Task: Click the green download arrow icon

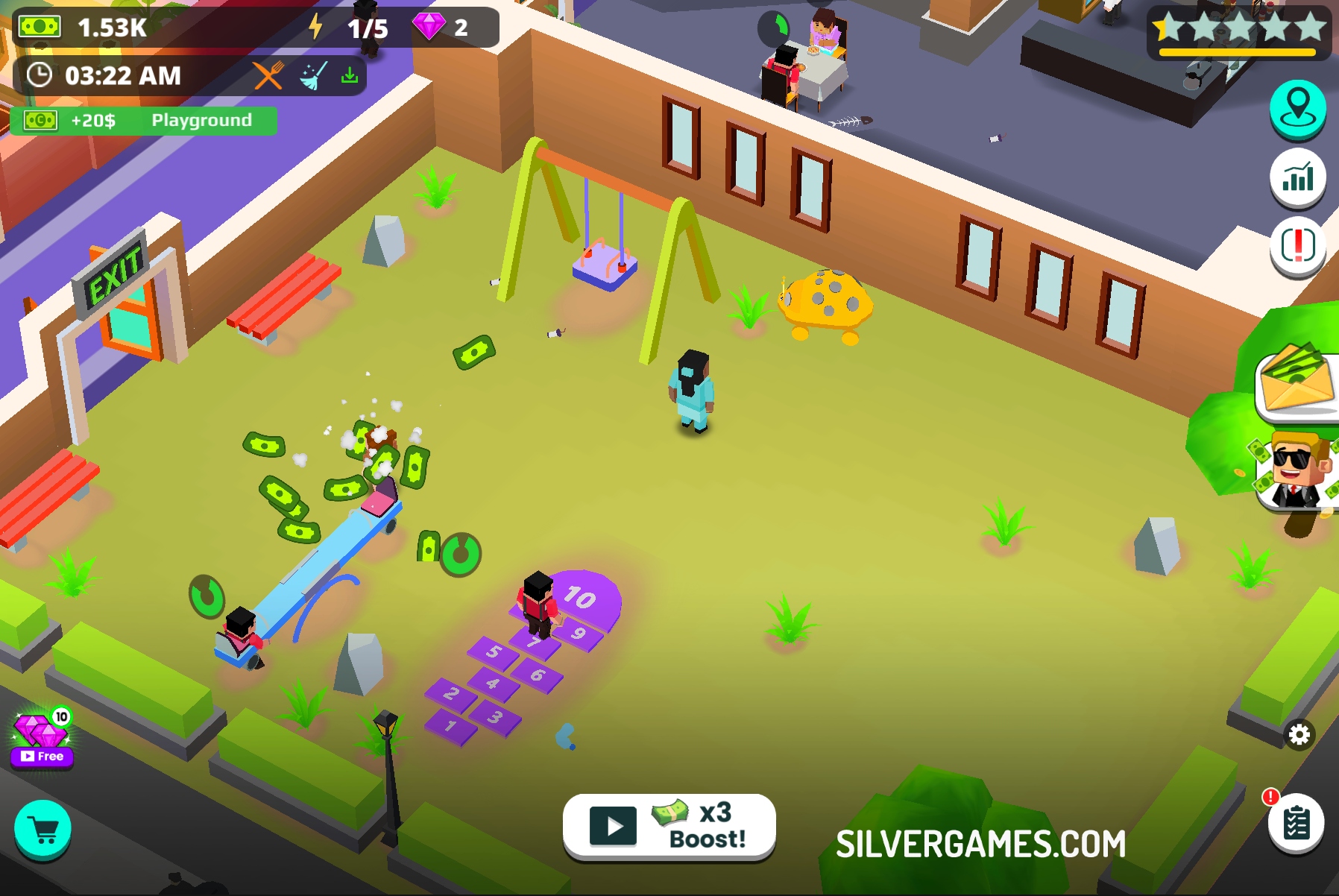Action: click(x=350, y=75)
